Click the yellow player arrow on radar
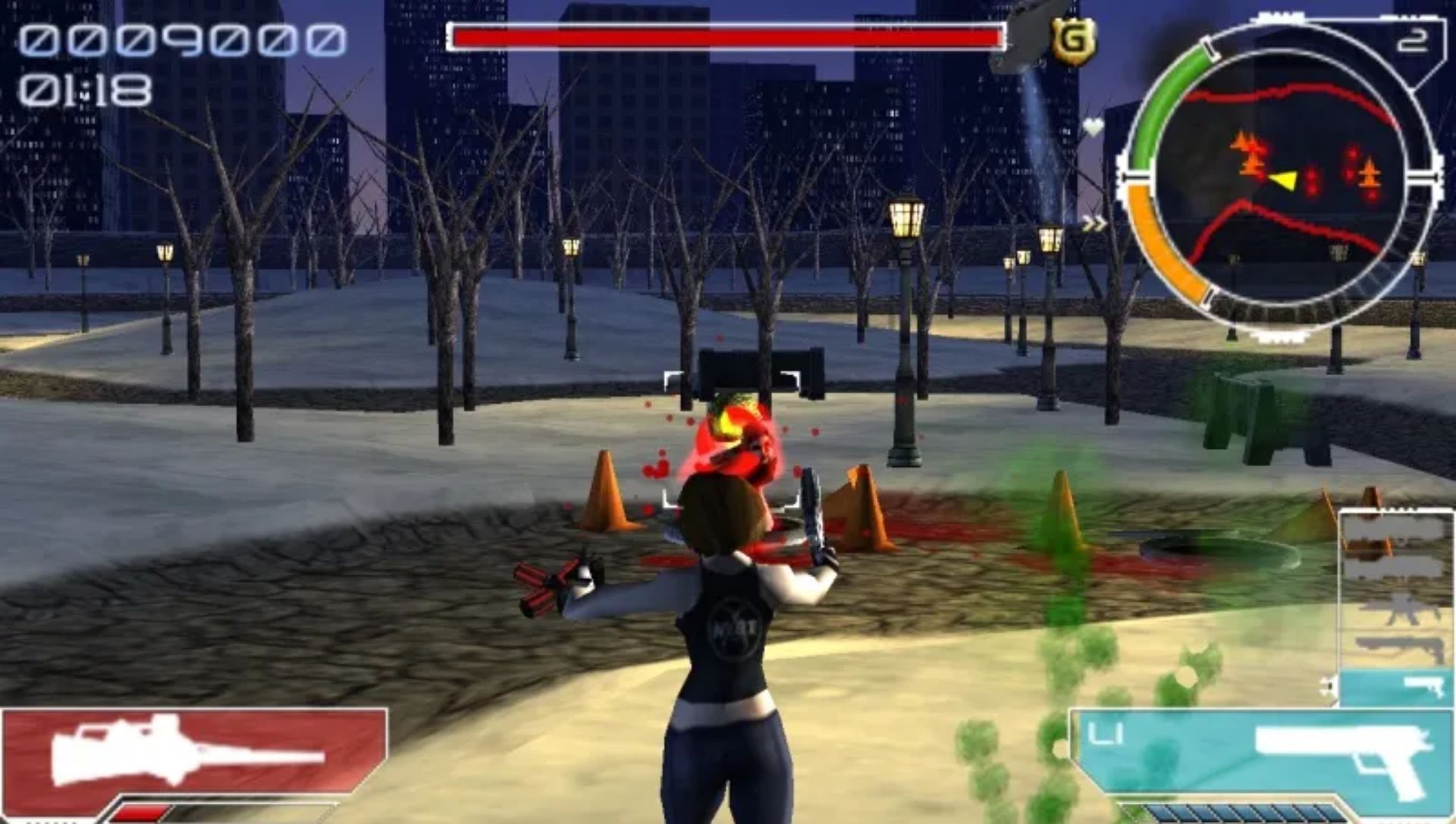1456x824 pixels. [x=1283, y=180]
